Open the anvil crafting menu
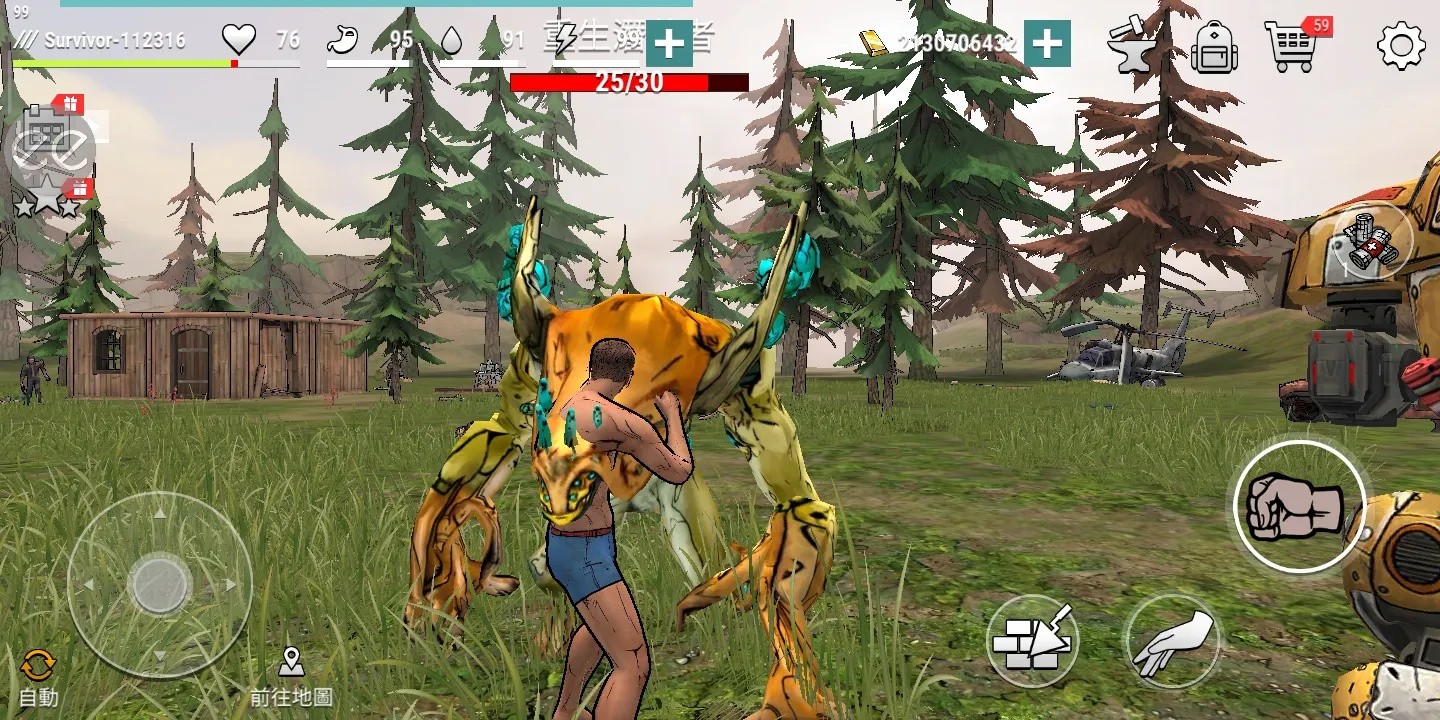Image resolution: width=1440 pixels, height=720 pixels. coord(1133,46)
